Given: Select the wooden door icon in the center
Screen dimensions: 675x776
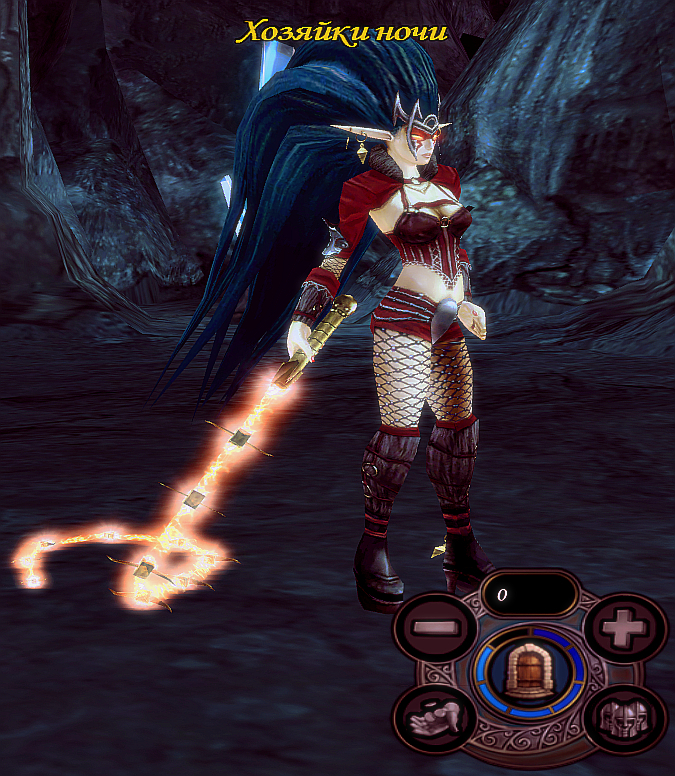Looking at the screenshot, I should (x=529, y=669).
